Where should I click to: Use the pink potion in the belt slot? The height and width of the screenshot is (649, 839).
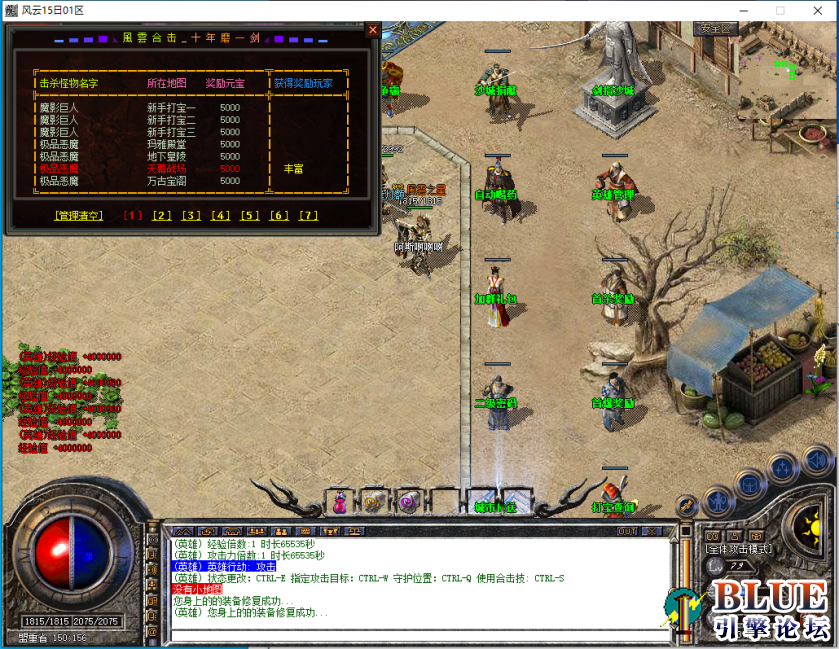click(x=340, y=501)
